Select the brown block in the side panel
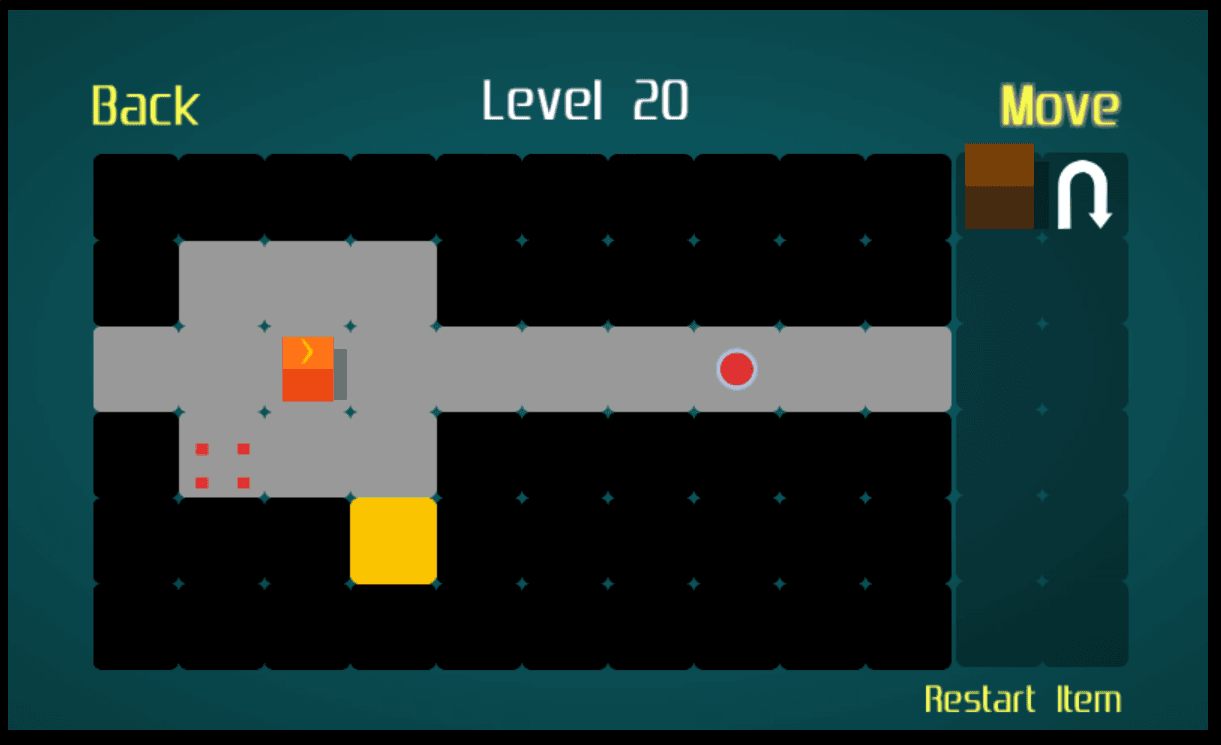Screen dimensions: 1221x745 pyautogui.click(x=999, y=187)
